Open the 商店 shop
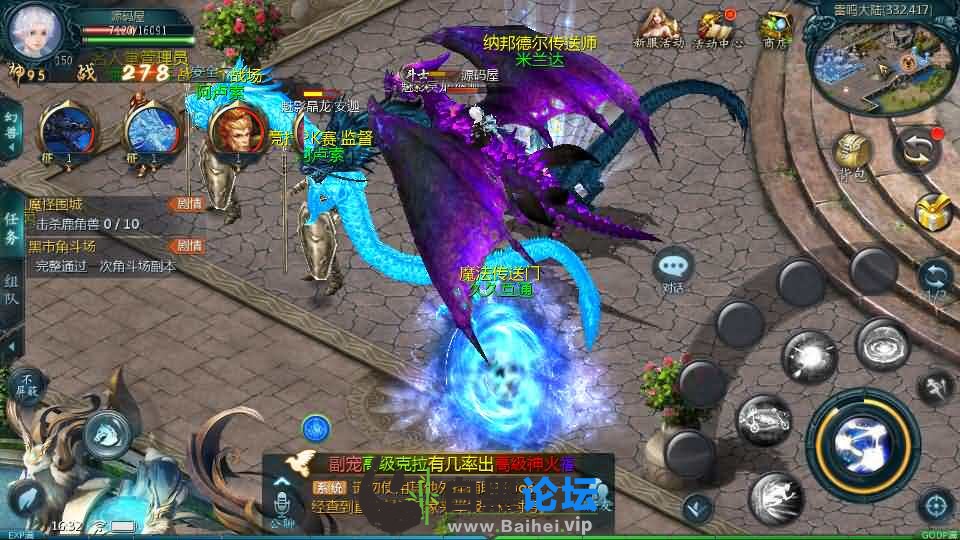Image resolution: width=960 pixels, height=540 pixels. tap(775, 27)
